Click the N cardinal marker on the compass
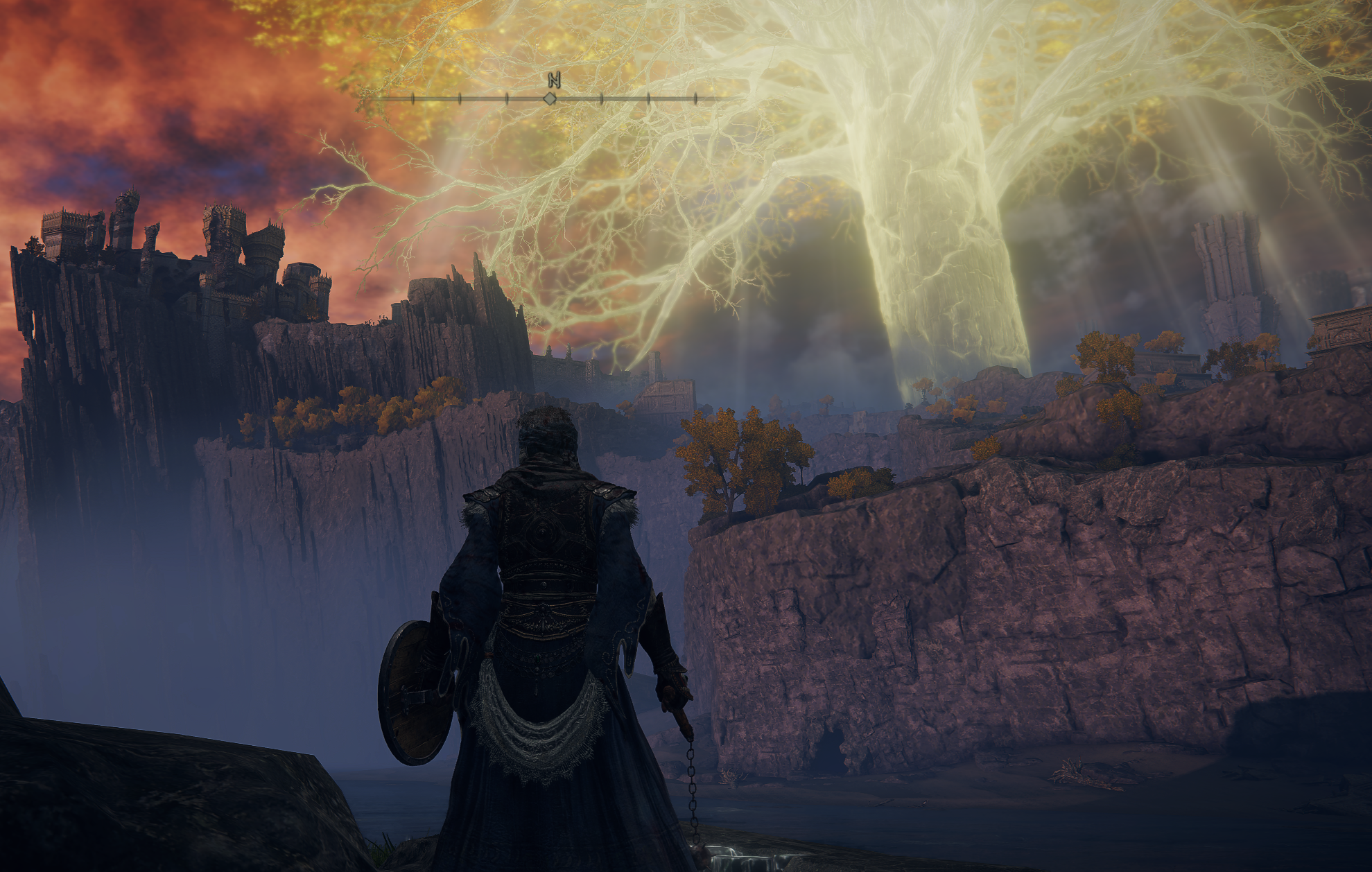The image size is (1372, 872). click(555, 80)
